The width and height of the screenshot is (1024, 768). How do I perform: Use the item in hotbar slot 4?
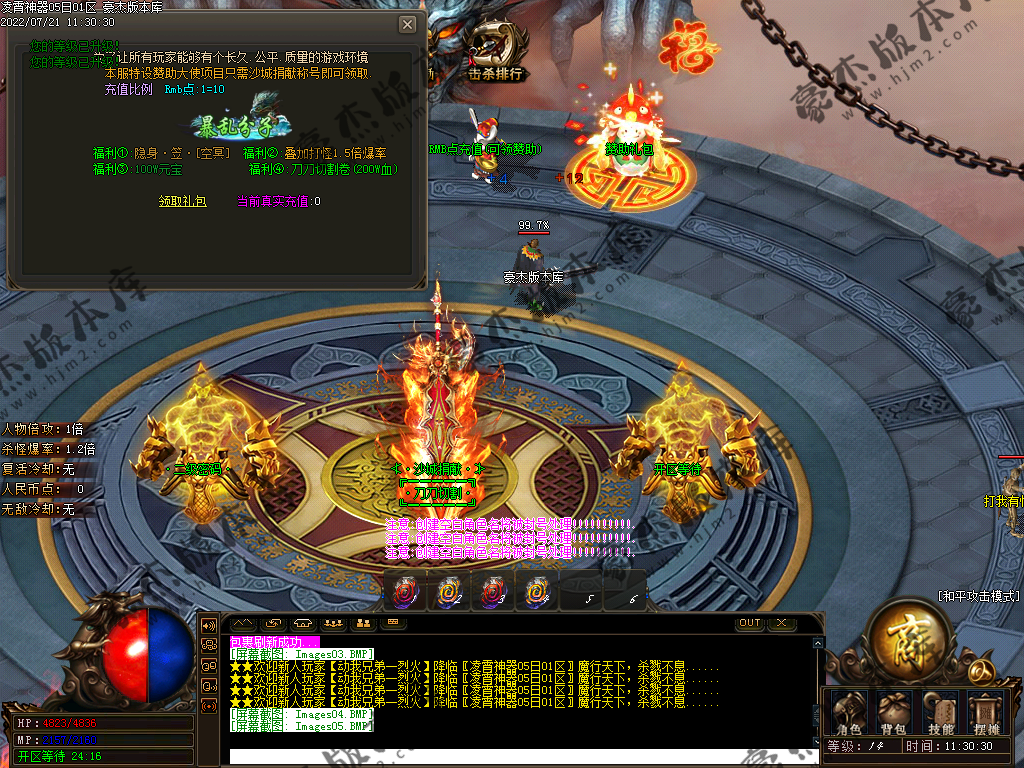pyautogui.click(x=535, y=592)
